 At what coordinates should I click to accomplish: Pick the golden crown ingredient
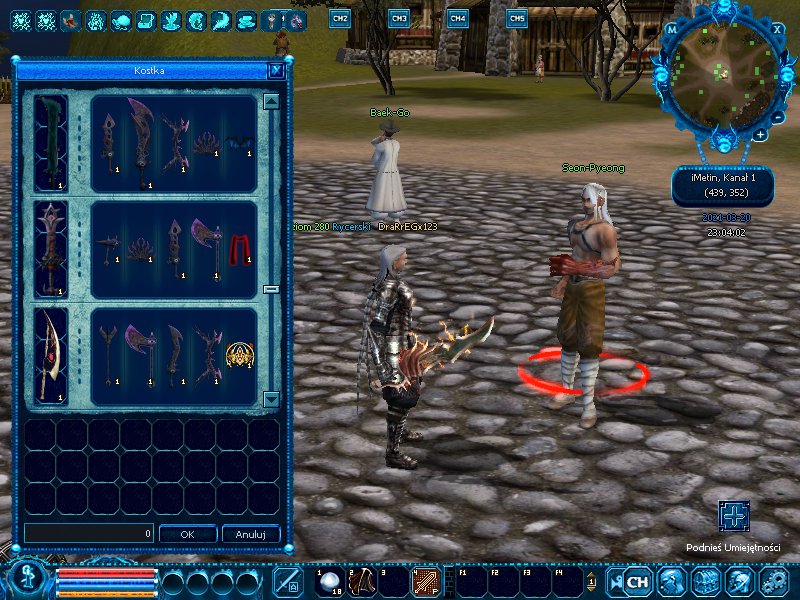(238, 357)
